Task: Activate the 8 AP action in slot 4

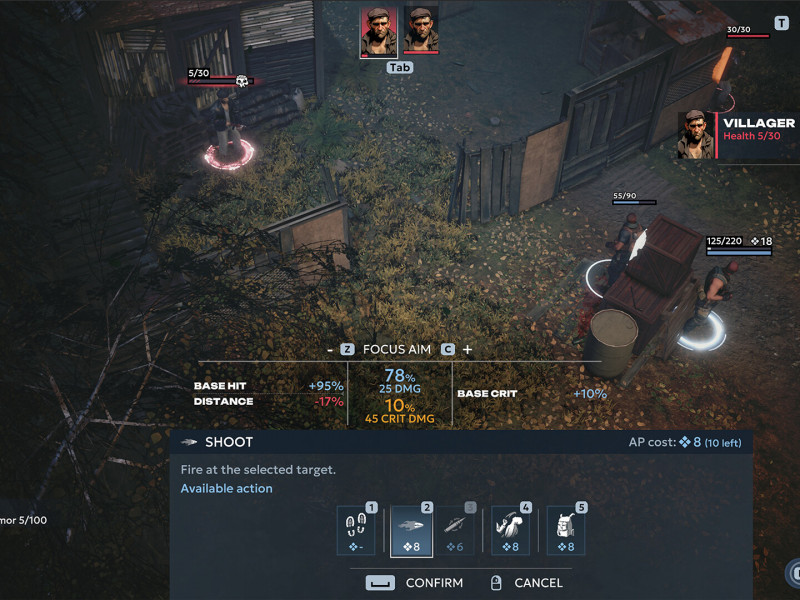Action: [510, 531]
